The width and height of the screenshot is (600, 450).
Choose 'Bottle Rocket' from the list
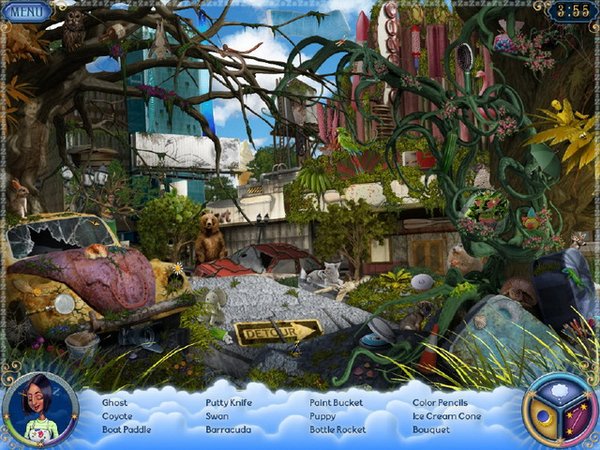338,430
